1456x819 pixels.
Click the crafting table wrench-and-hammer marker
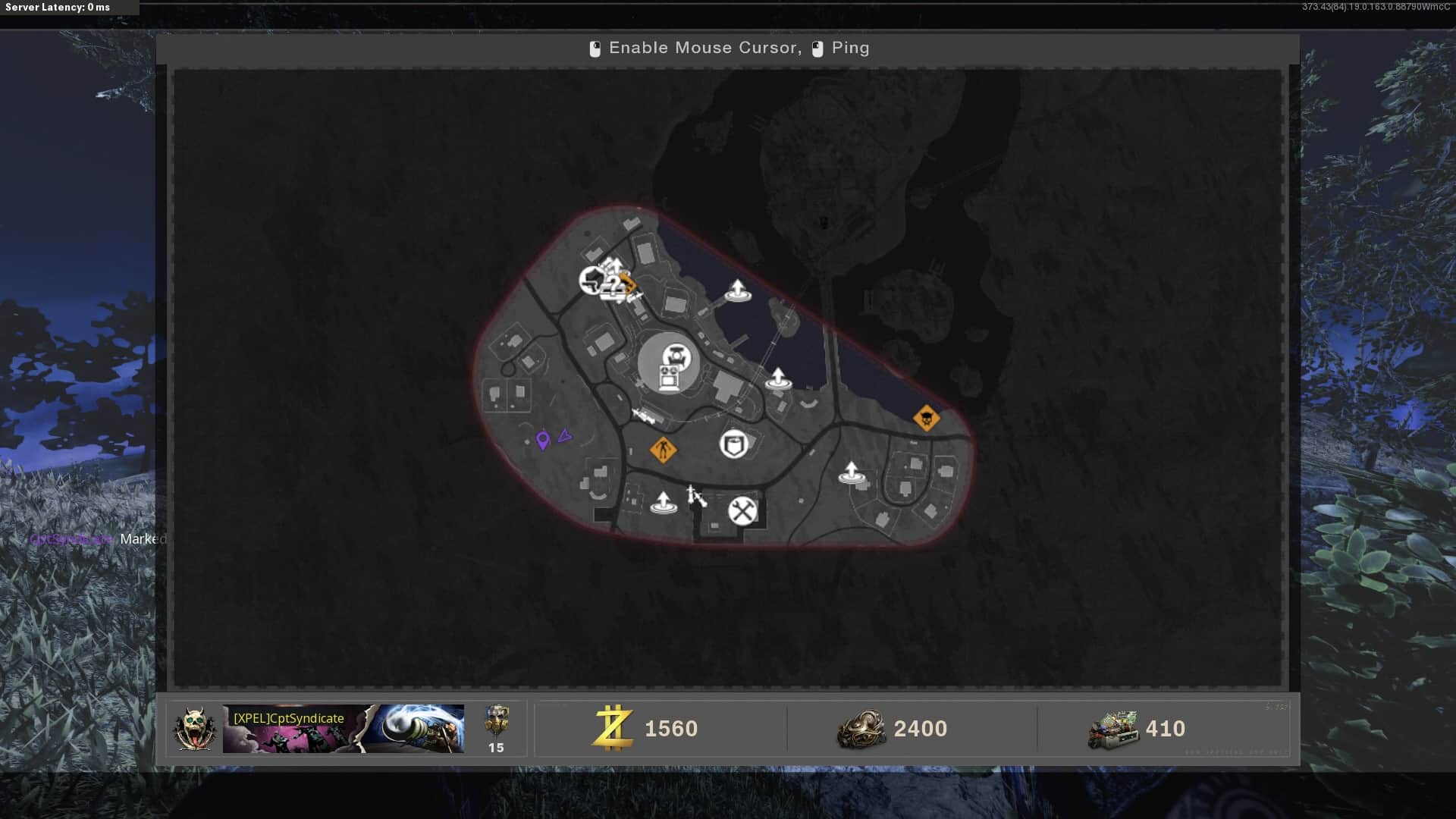tap(742, 511)
